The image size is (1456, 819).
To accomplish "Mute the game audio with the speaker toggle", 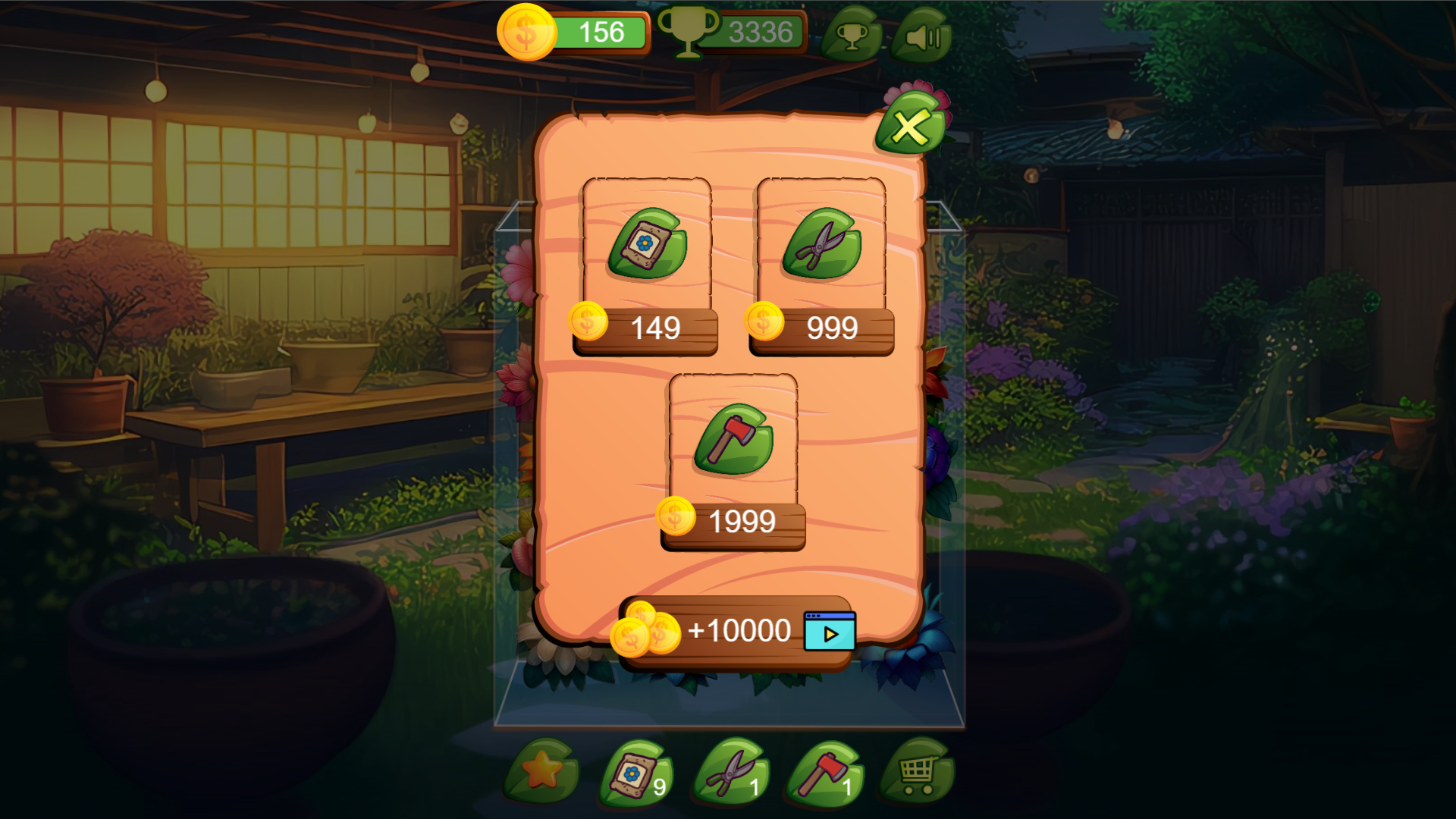I will tap(925, 34).
